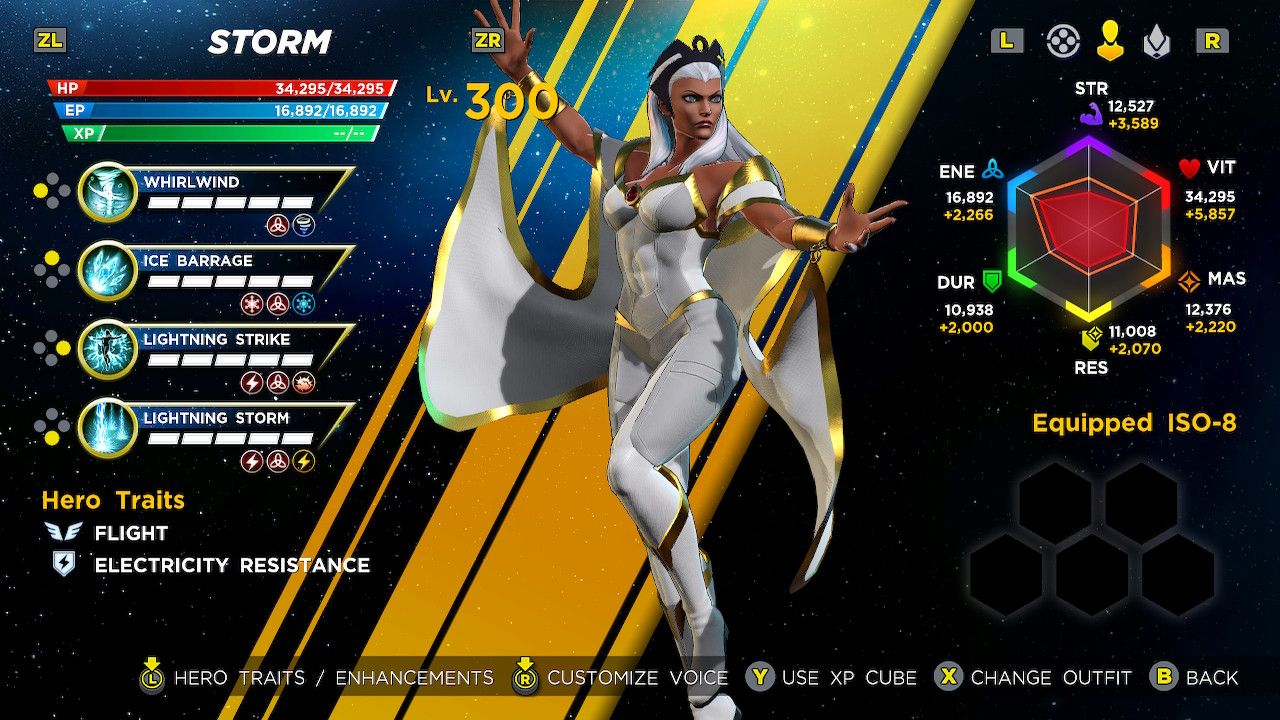Image resolution: width=1280 pixels, height=720 pixels.
Task: Click the VIT heart stat icon
Action: click(x=1191, y=166)
